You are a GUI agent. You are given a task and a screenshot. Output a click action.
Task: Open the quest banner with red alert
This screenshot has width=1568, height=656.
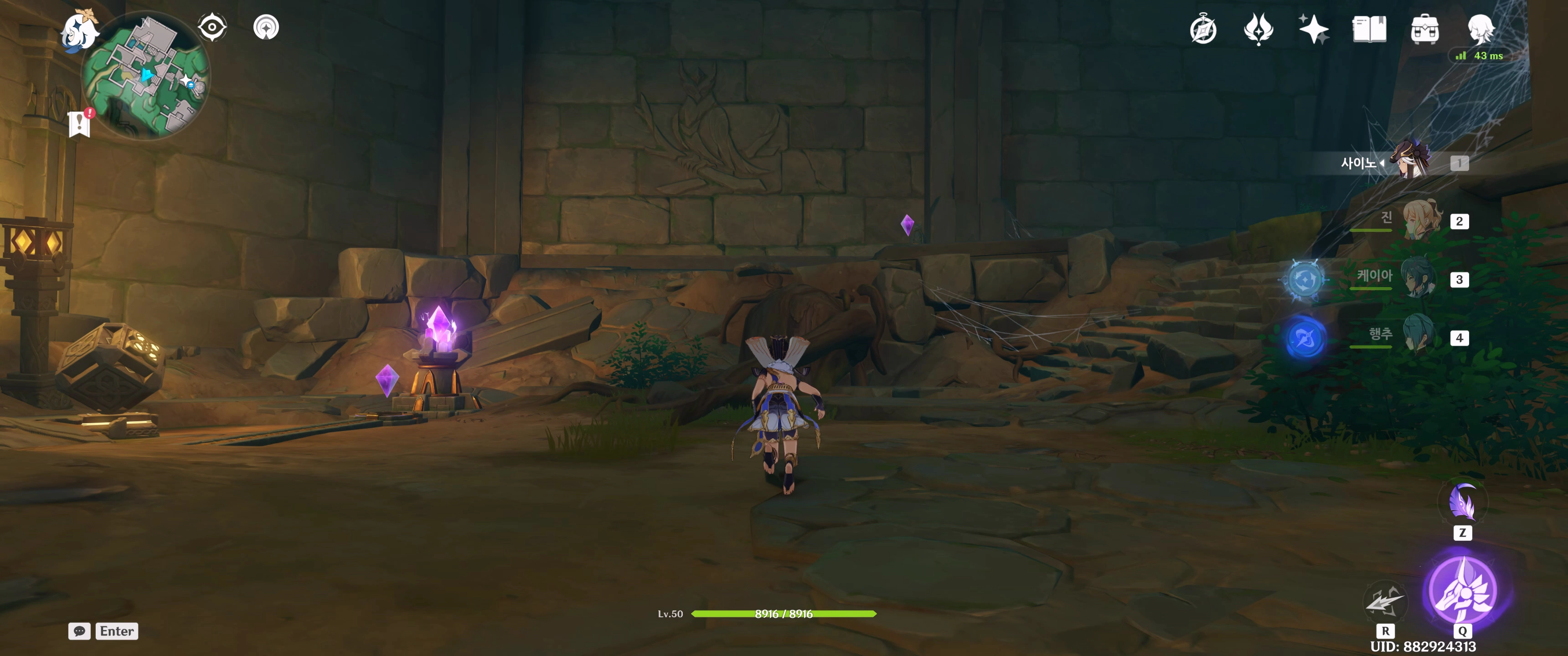tap(80, 123)
